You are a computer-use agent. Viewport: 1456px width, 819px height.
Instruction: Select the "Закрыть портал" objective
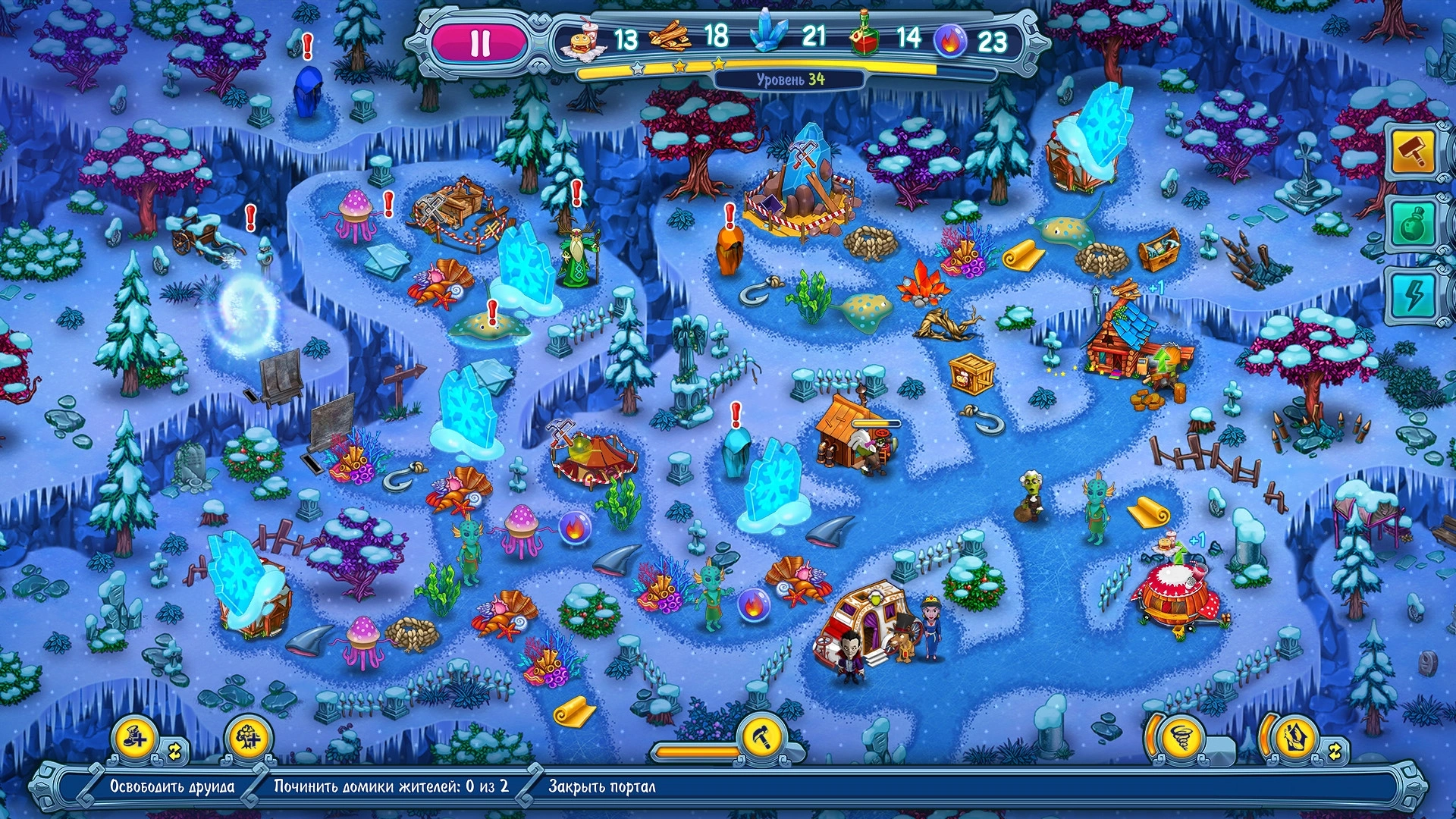tap(601, 786)
